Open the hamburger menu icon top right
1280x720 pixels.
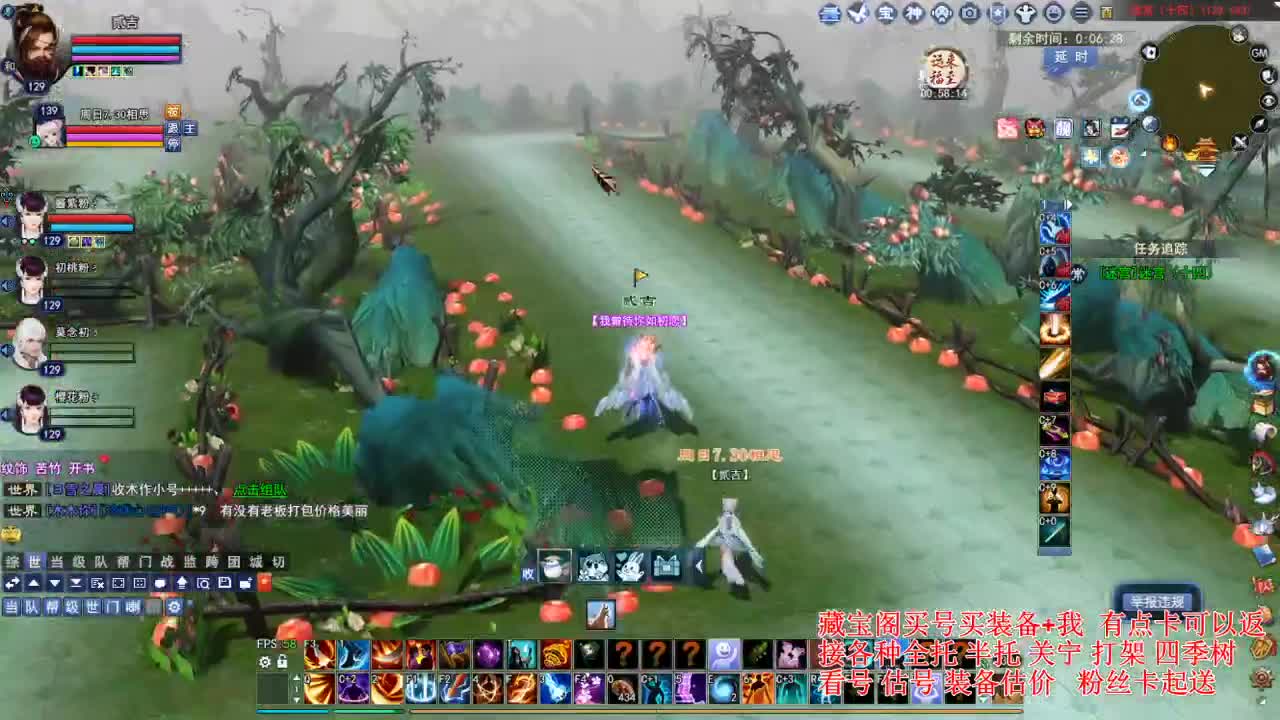[1083, 14]
